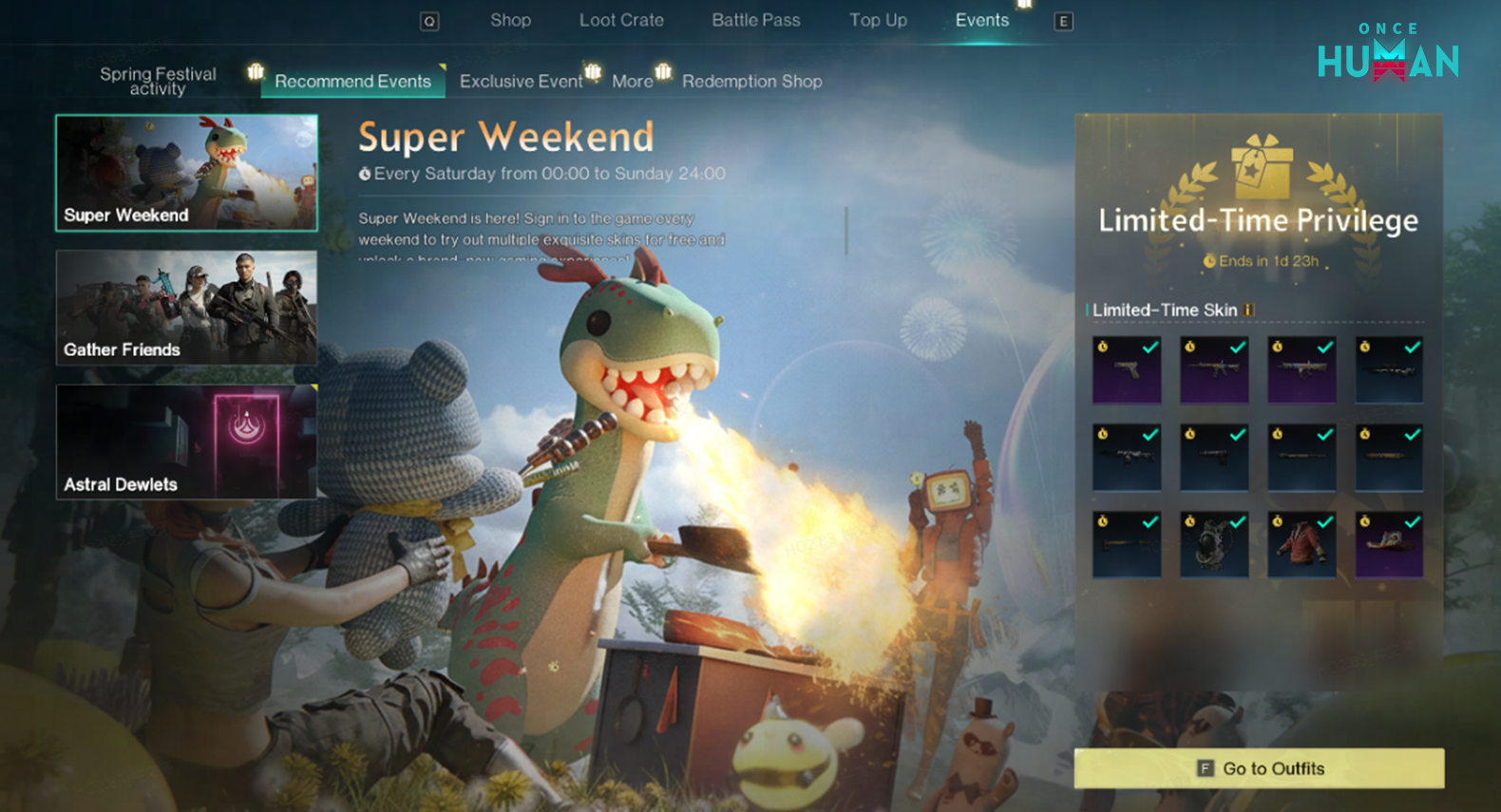
Task: Open the Spring Festival activity tab
Action: [x=158, y=81]
